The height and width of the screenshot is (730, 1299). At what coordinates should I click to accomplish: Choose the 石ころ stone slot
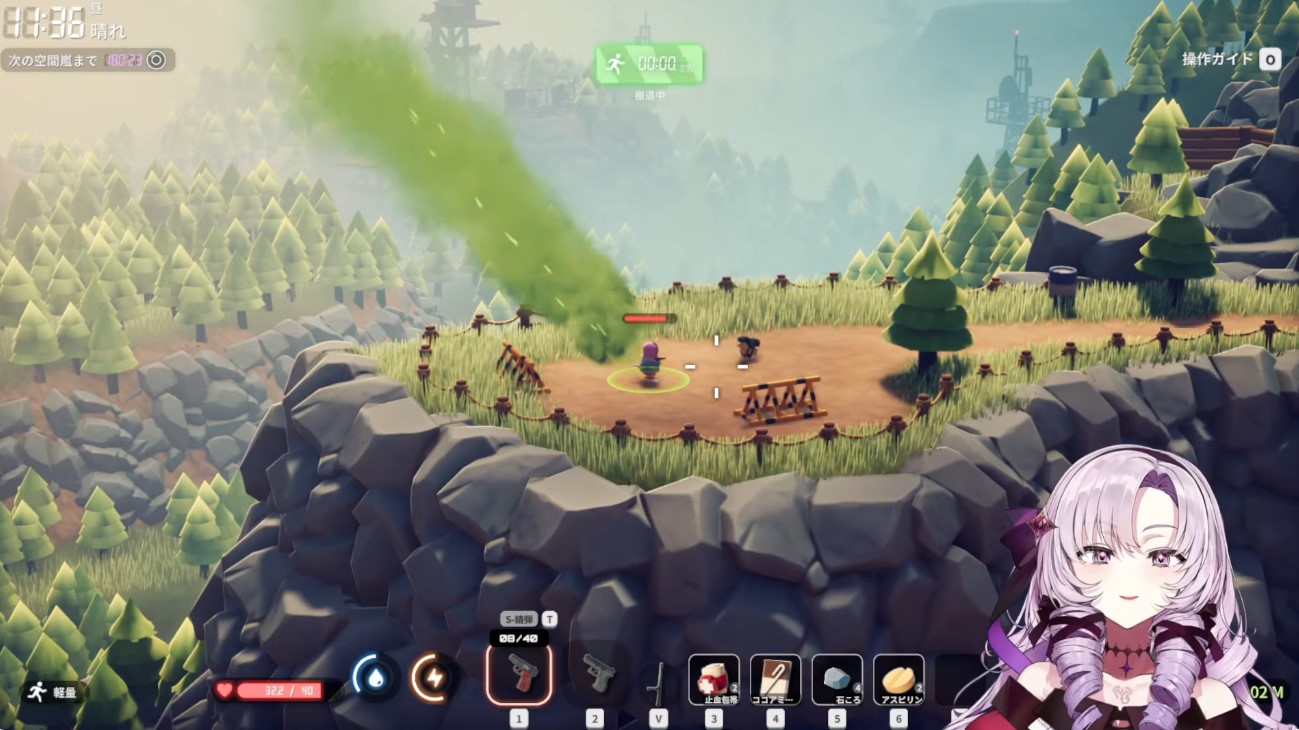pyautogui.click(x=837, y=680)
